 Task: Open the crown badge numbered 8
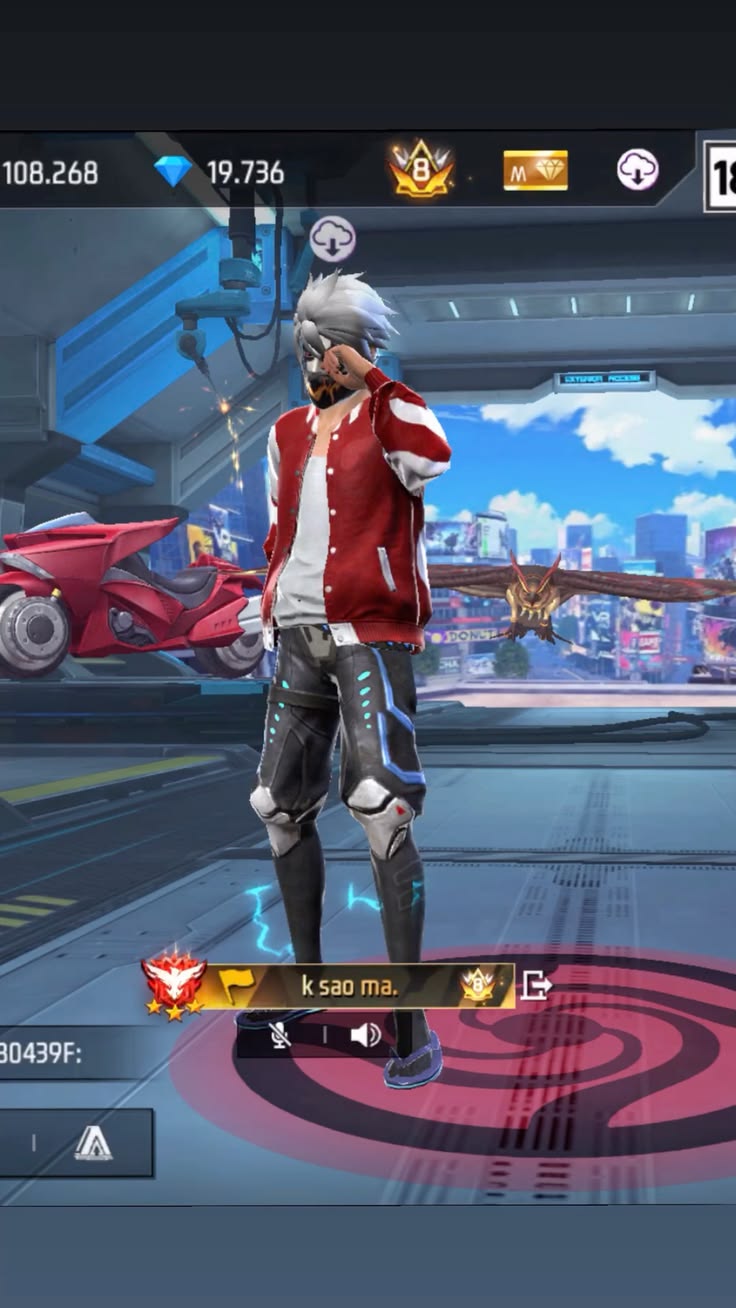[421, 169]
